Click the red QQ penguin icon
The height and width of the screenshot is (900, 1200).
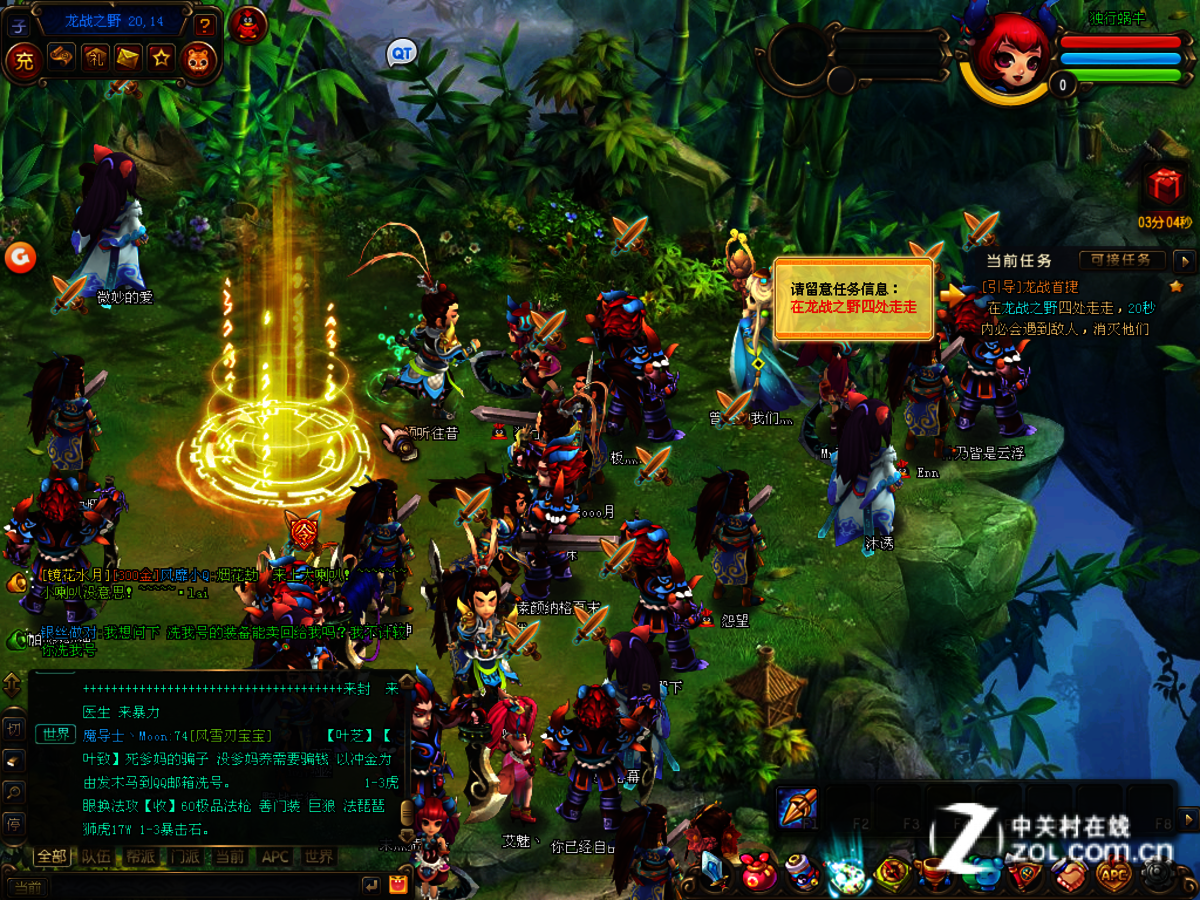[x=247, y=22]
